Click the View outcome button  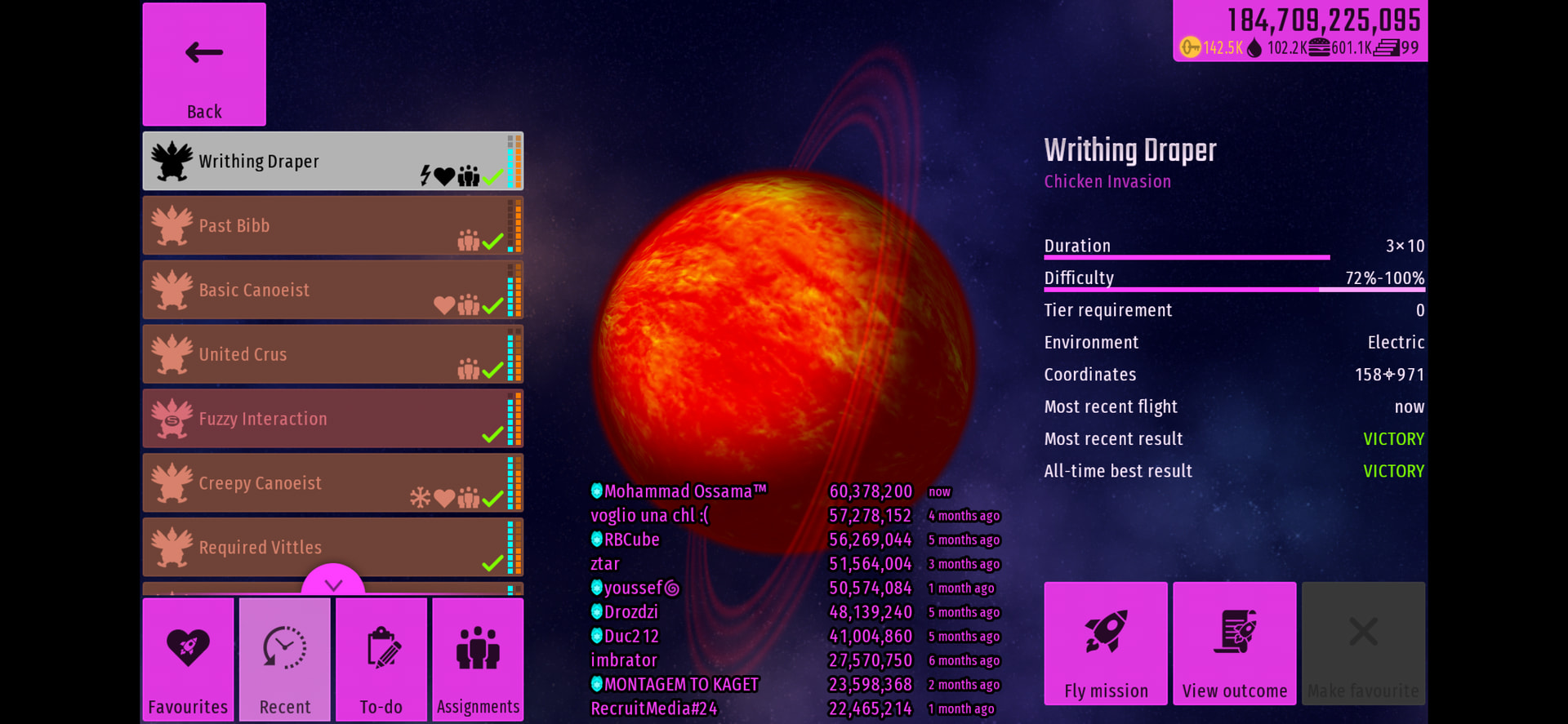(1235, 643)
